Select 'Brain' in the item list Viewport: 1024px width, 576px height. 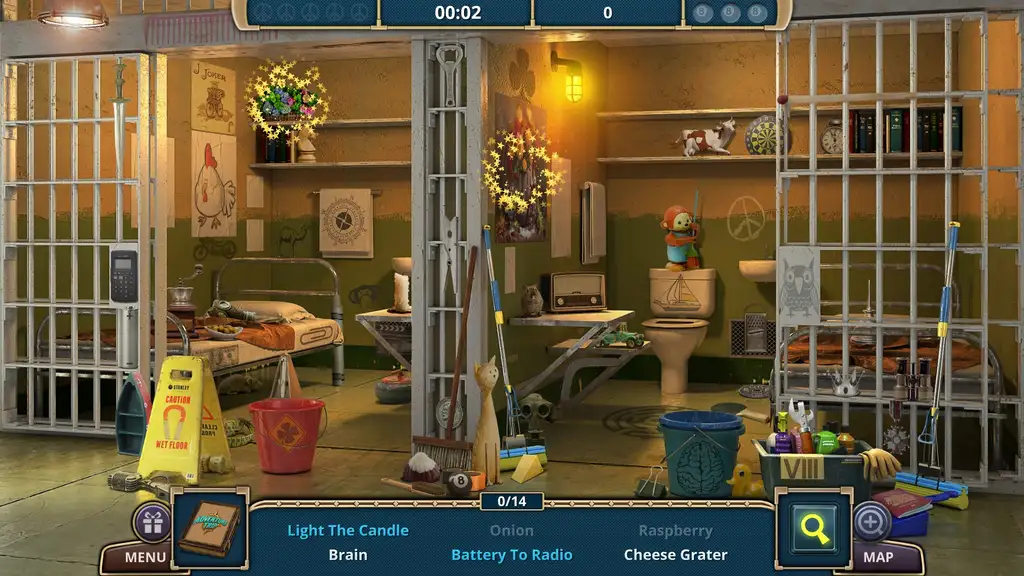(348, 554)
